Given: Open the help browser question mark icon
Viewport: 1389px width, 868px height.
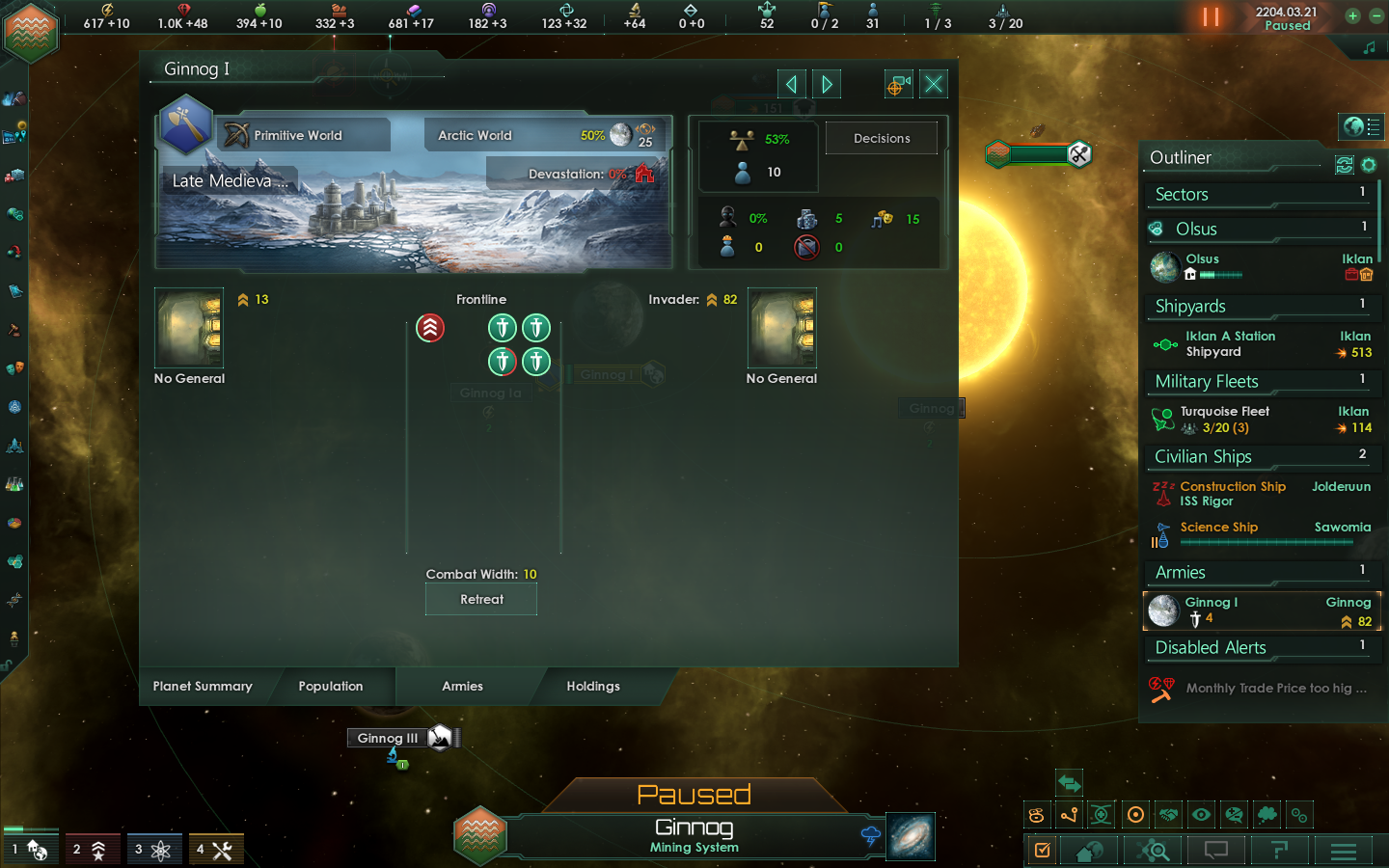Looking at the screenshot, I should (1279, 851).
